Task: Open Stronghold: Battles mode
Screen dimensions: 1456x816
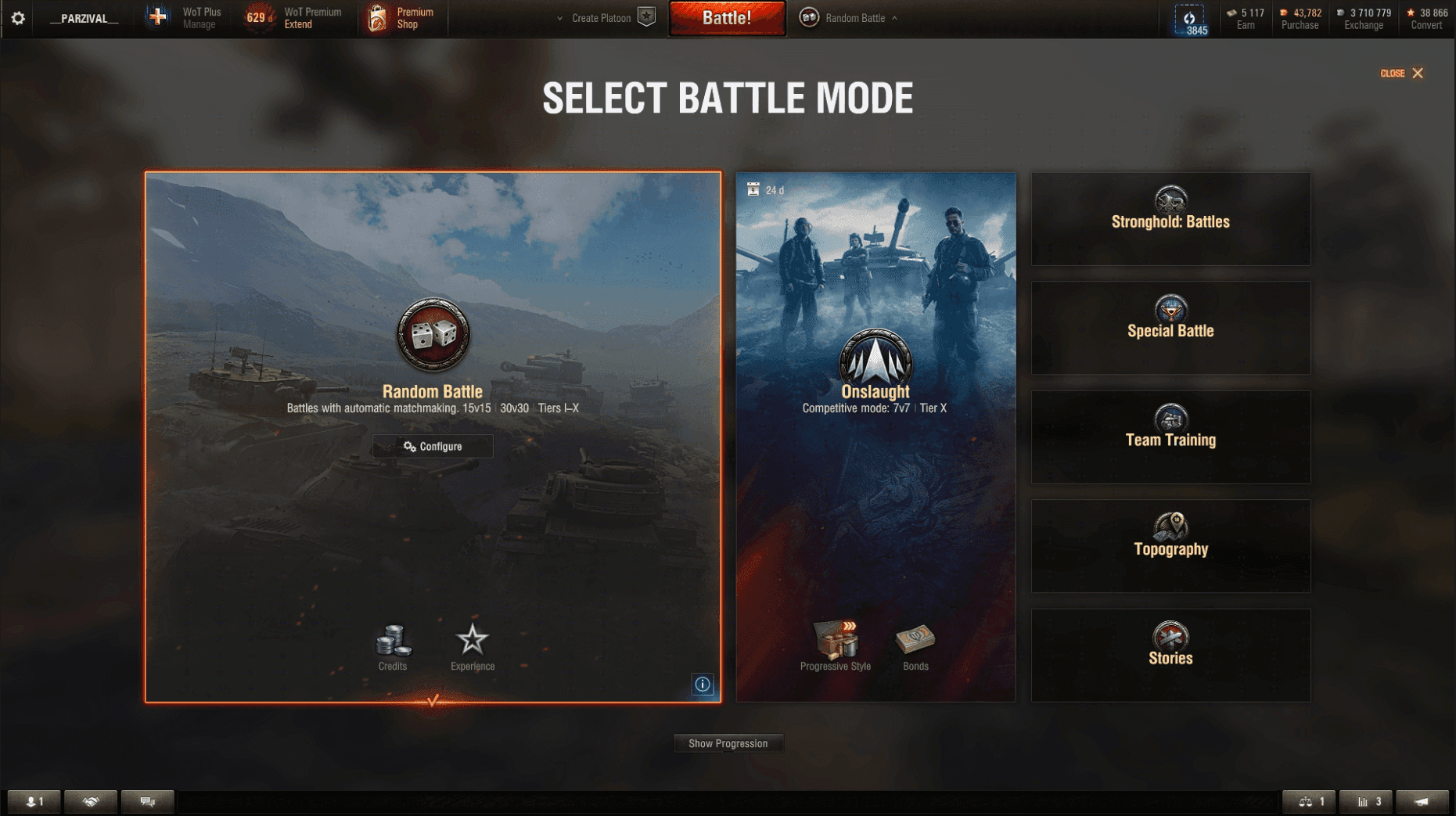Action: (x=1170, y=219)
